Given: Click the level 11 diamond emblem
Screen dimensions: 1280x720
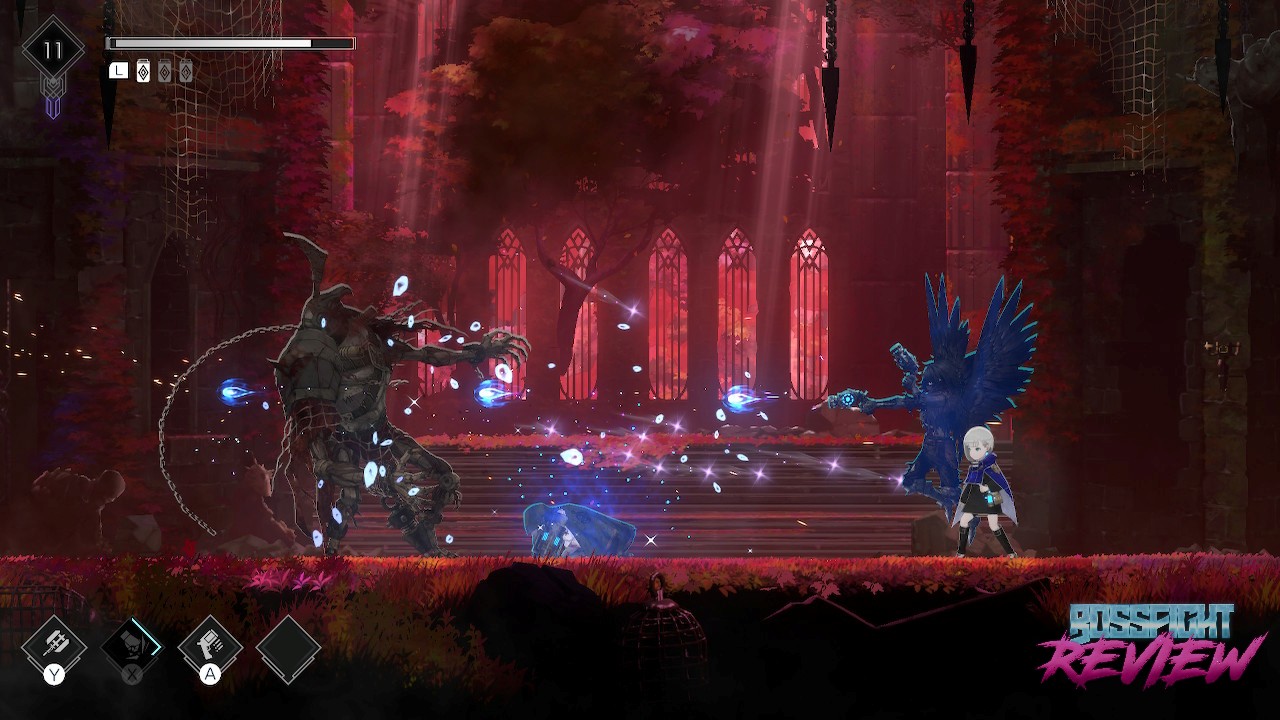Looking at the screenshot, I should pos(53,50).
